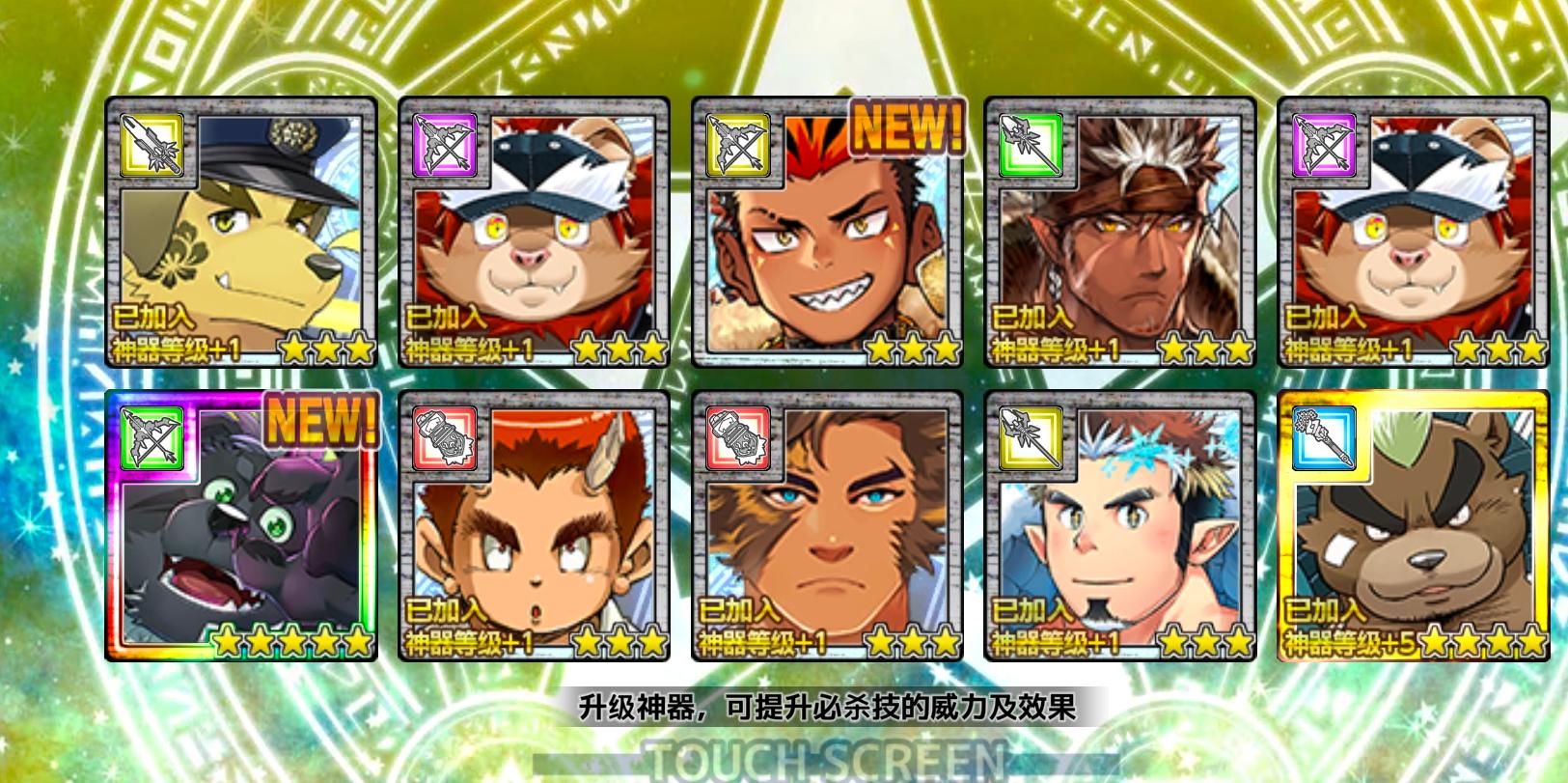
Task: Choose the blue-eyed tiger-striped man card
Action: (827, 526)
